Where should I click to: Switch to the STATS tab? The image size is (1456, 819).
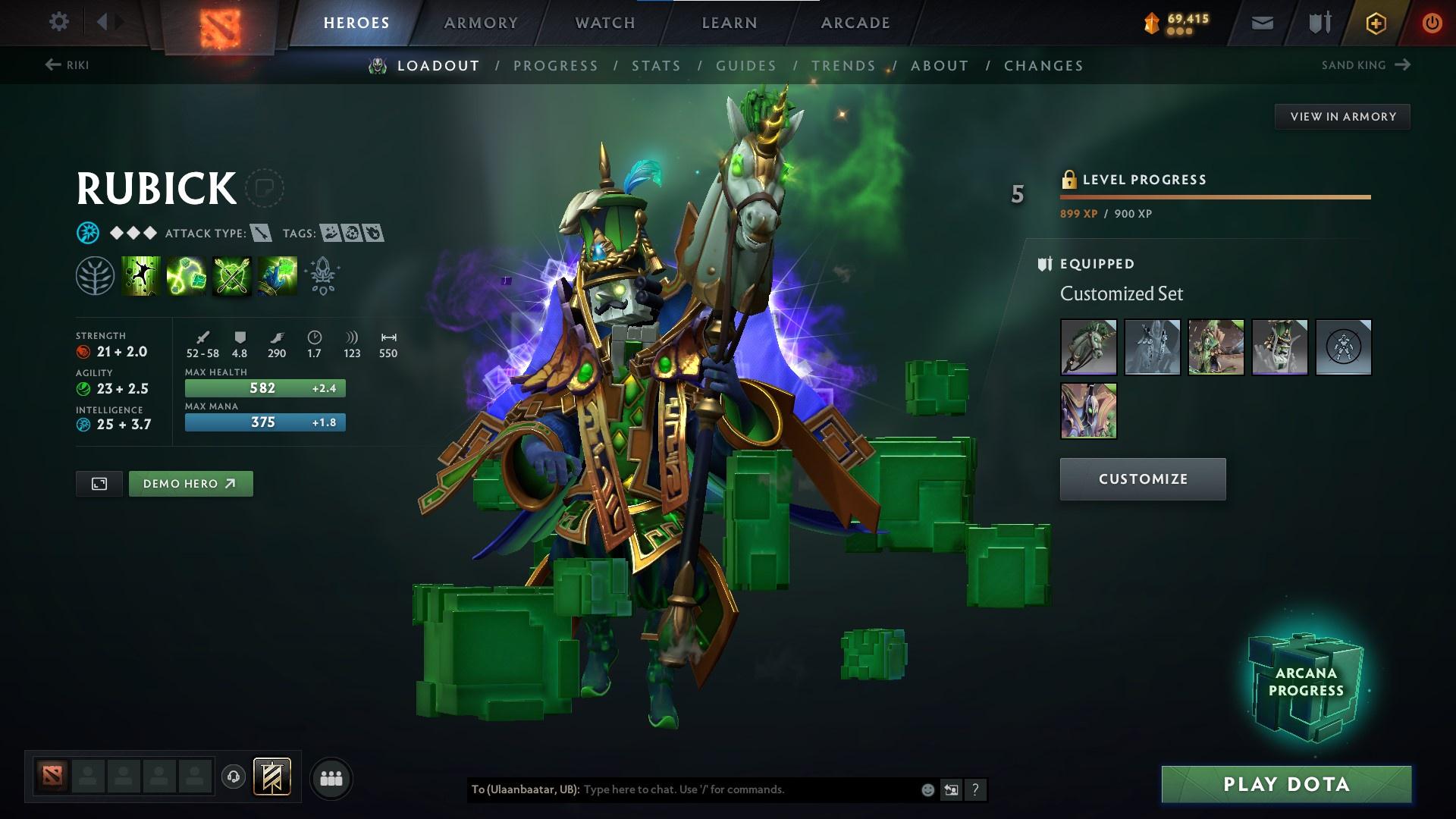656,66
